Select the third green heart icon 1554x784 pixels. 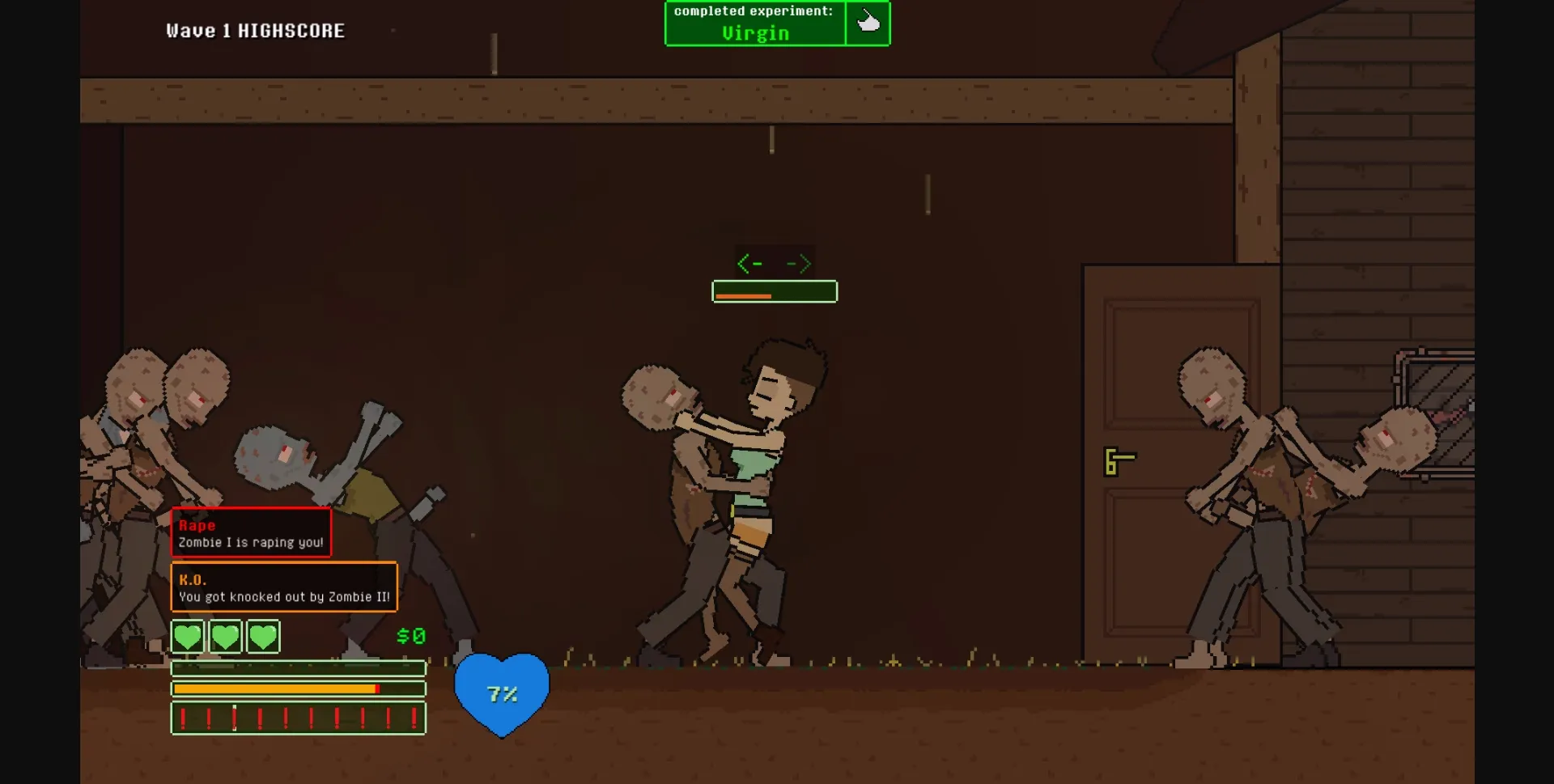[x=262, y=637]
